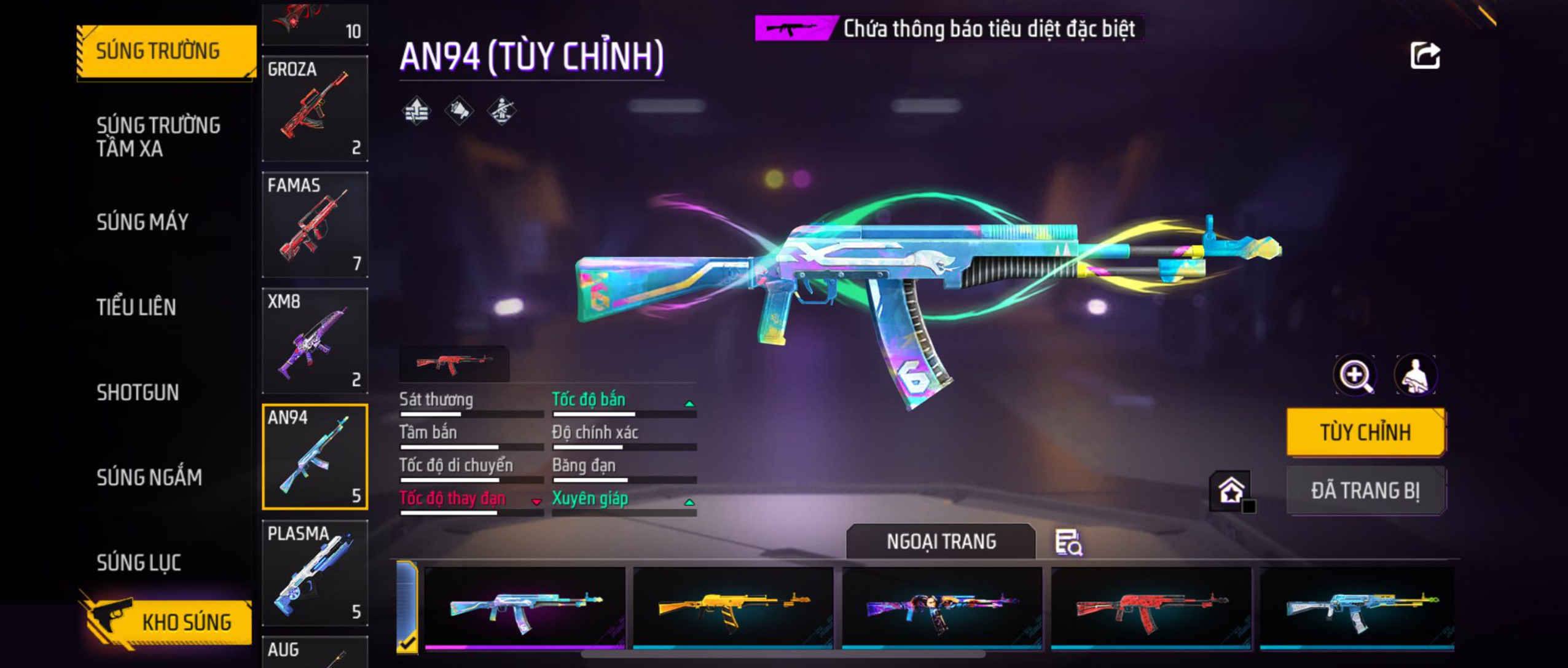Image resolution: width=1568 pixels, height=668 pixels.
Task: Select the PLASMA weapon tile
Action: (315, 573)
